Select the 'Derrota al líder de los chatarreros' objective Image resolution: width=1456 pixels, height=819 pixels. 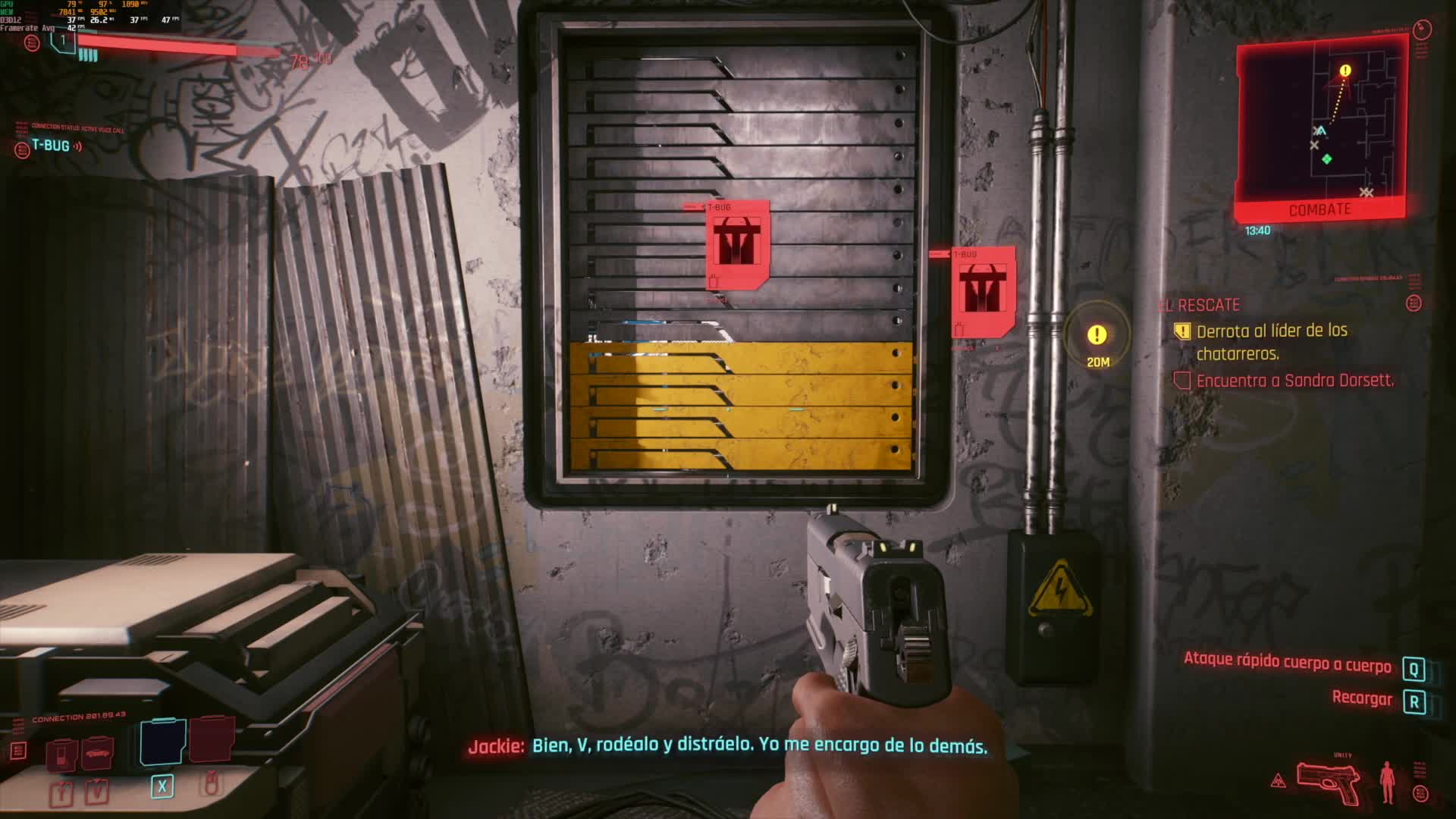pyautogui.click(x=1272, y=341)
